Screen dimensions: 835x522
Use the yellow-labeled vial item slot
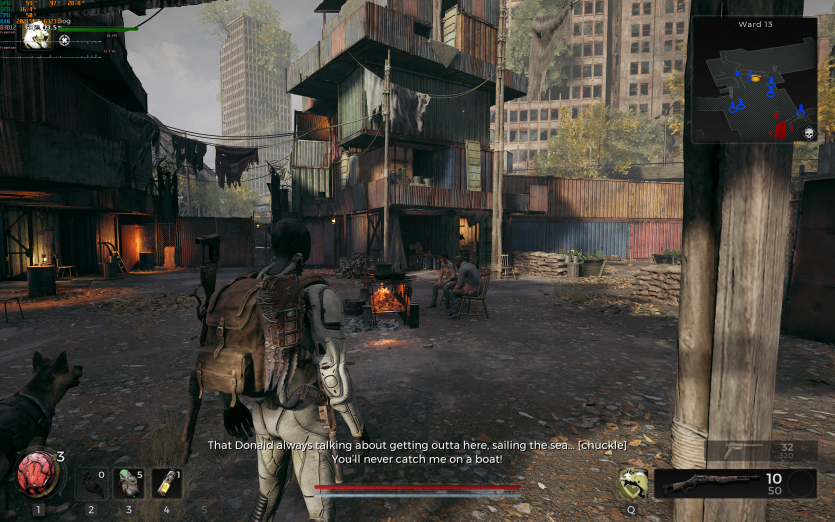(x=165, y=483)
